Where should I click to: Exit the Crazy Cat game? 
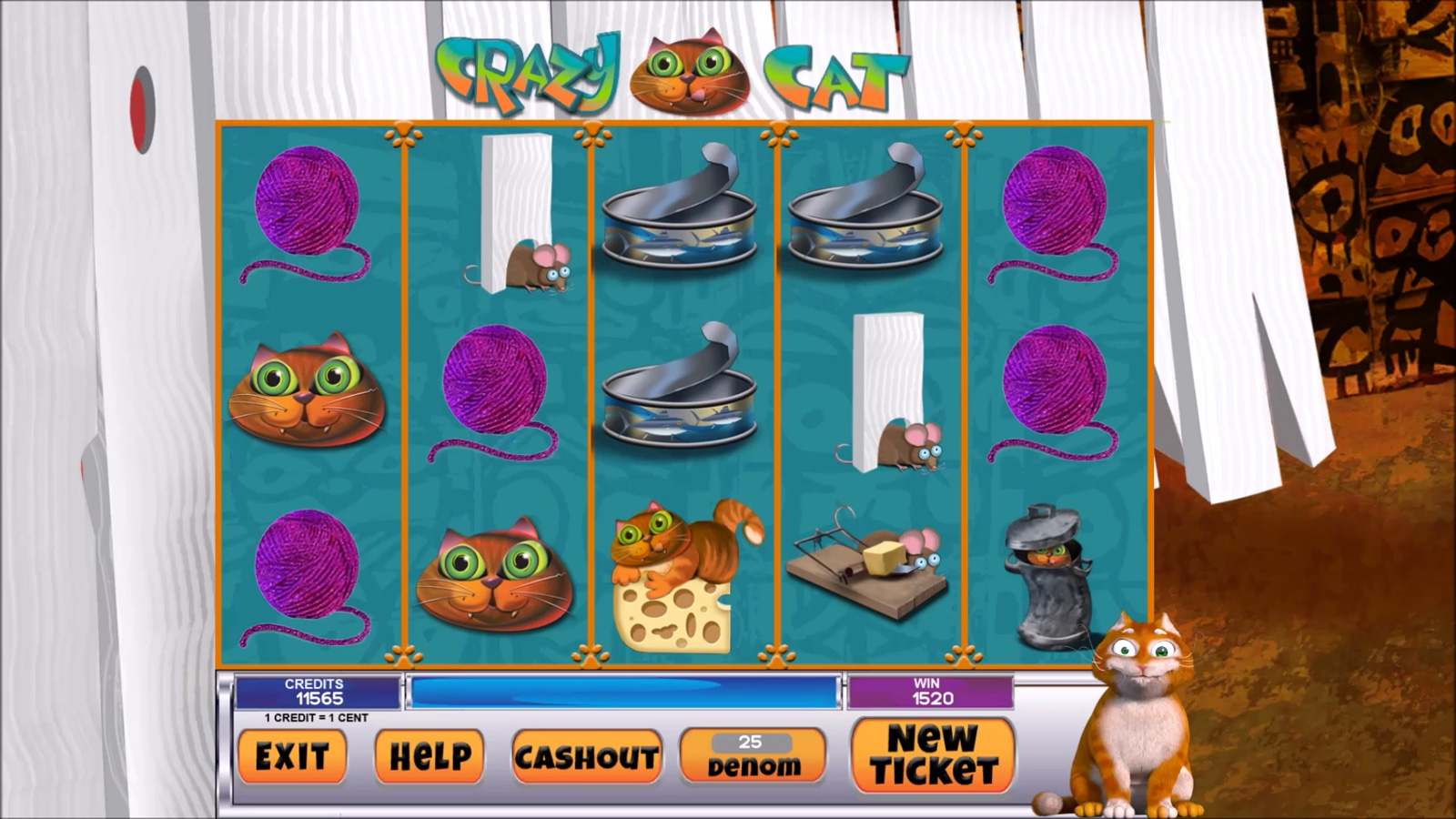click(291, 756)
